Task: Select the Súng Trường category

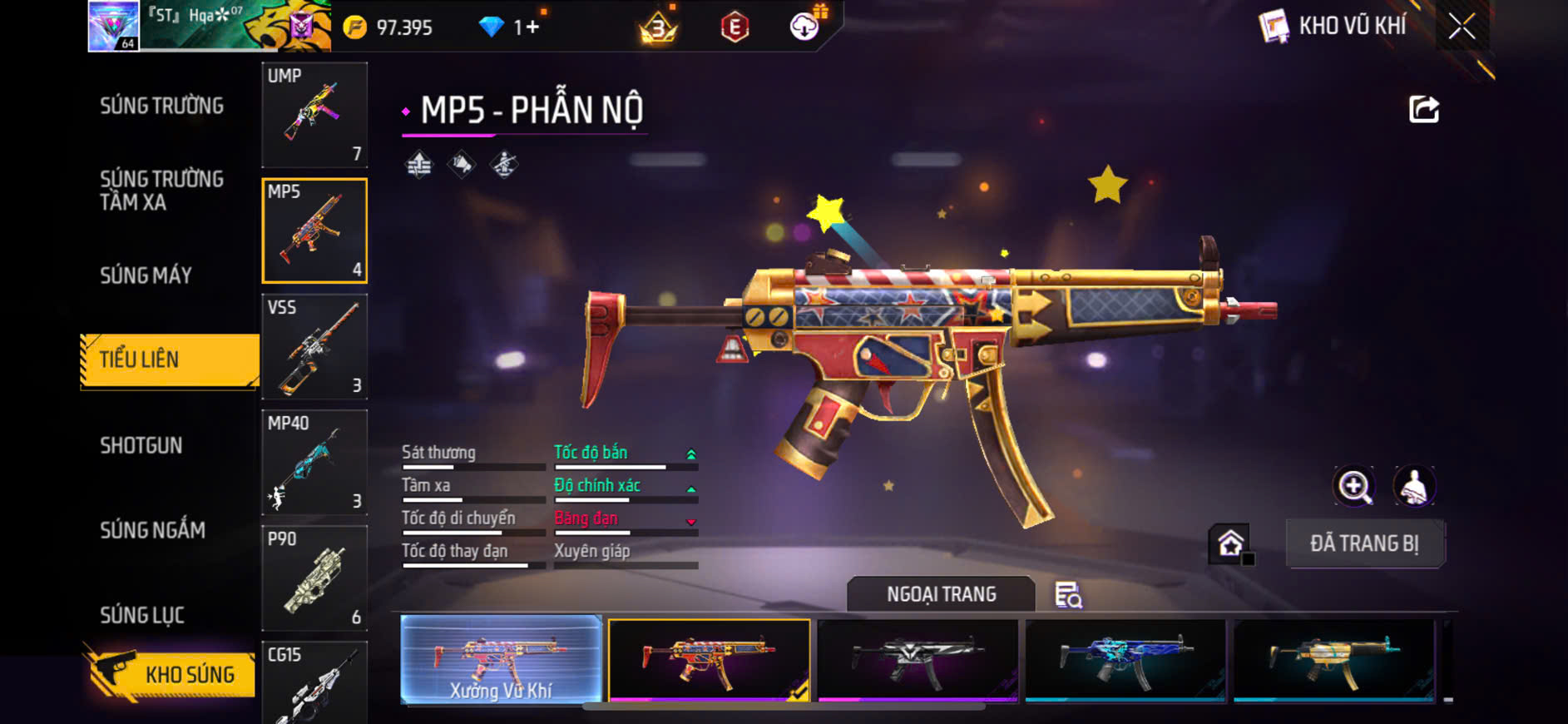Action: [161, 106]
